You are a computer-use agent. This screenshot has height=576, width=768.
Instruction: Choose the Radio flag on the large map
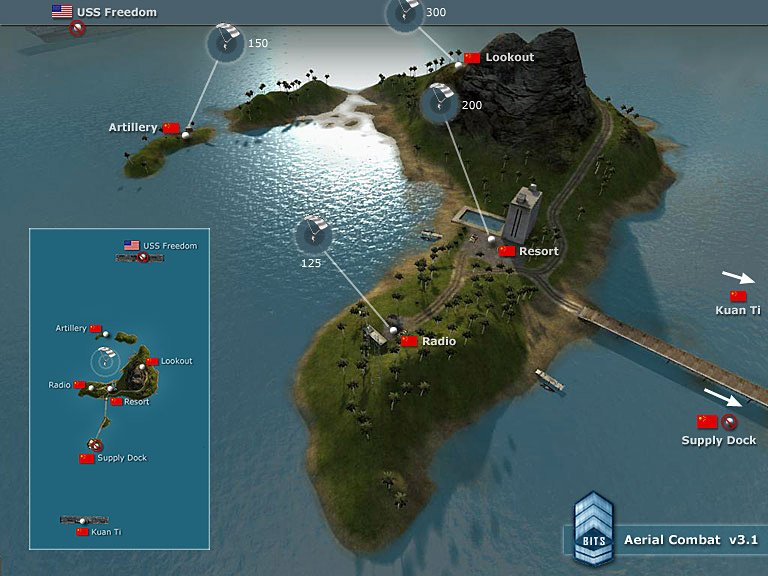pos(410,341)
